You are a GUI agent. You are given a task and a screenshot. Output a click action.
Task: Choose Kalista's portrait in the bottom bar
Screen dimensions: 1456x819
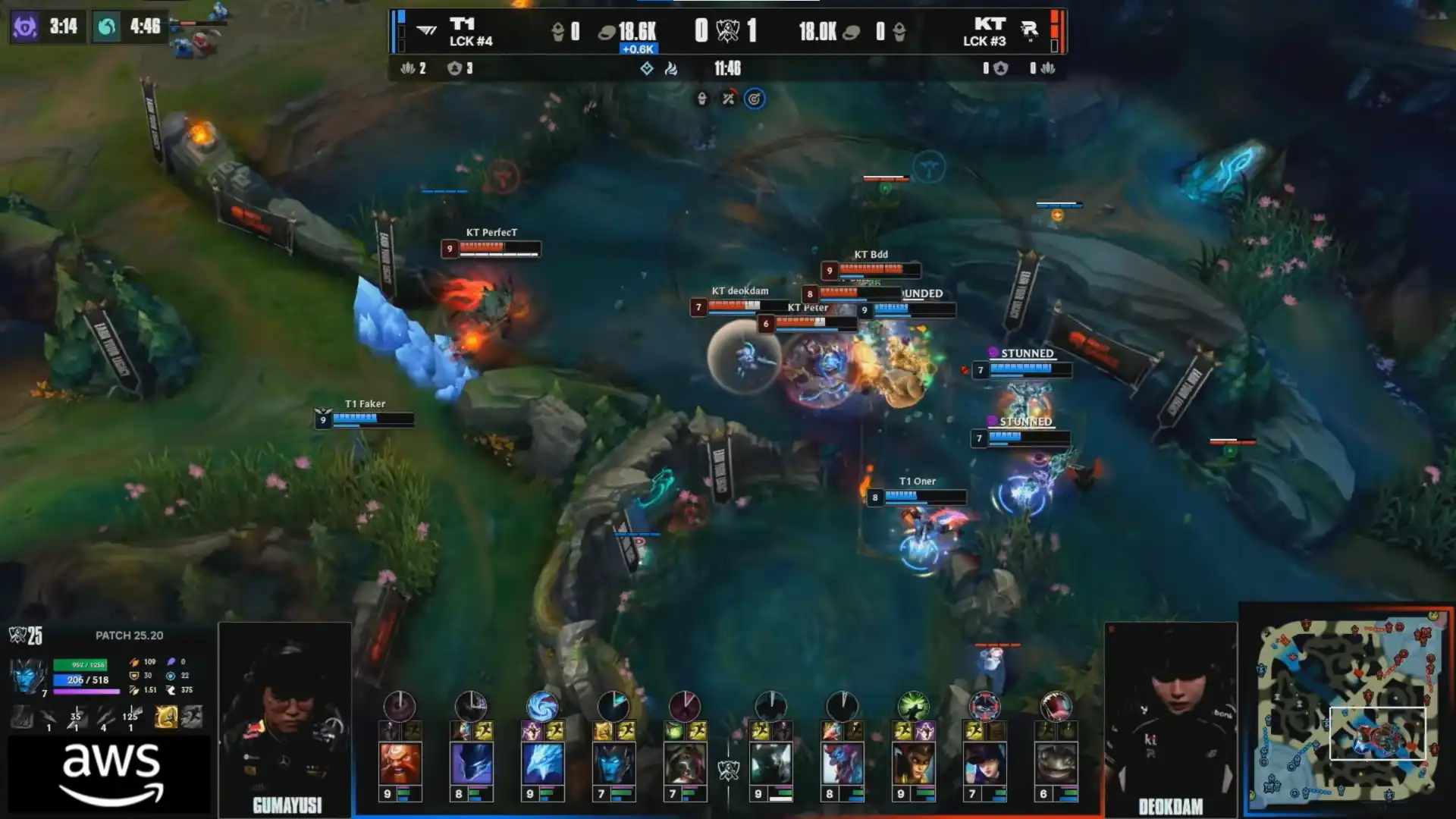click(x=613, y=764)
